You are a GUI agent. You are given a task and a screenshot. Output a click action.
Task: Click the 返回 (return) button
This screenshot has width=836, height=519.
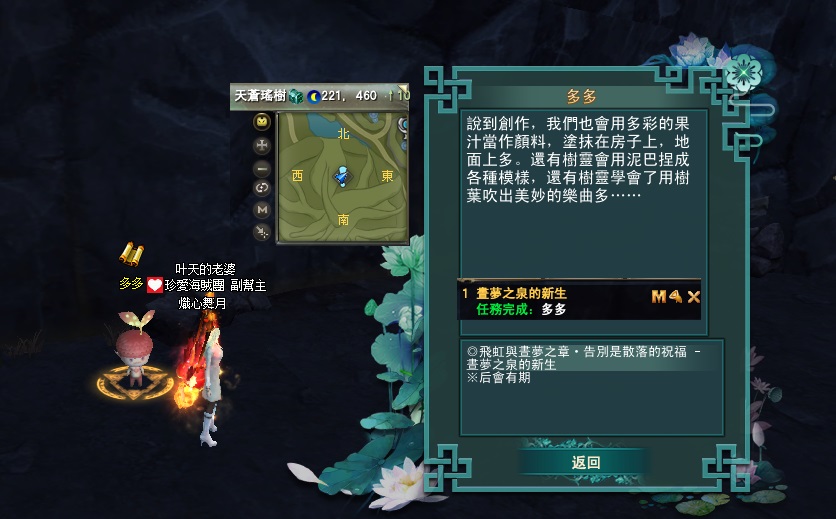[x=585, y=462]
